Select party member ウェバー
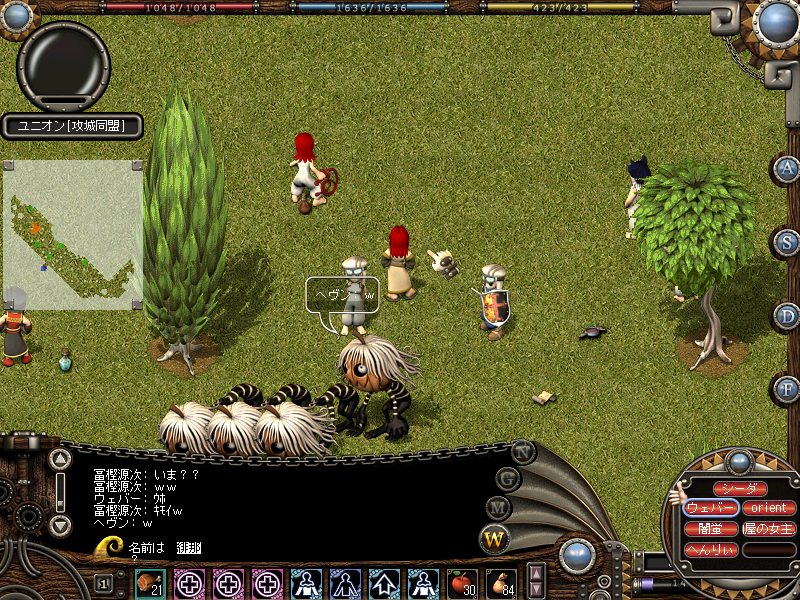800x600 pixels. click(x=711, y=508)
